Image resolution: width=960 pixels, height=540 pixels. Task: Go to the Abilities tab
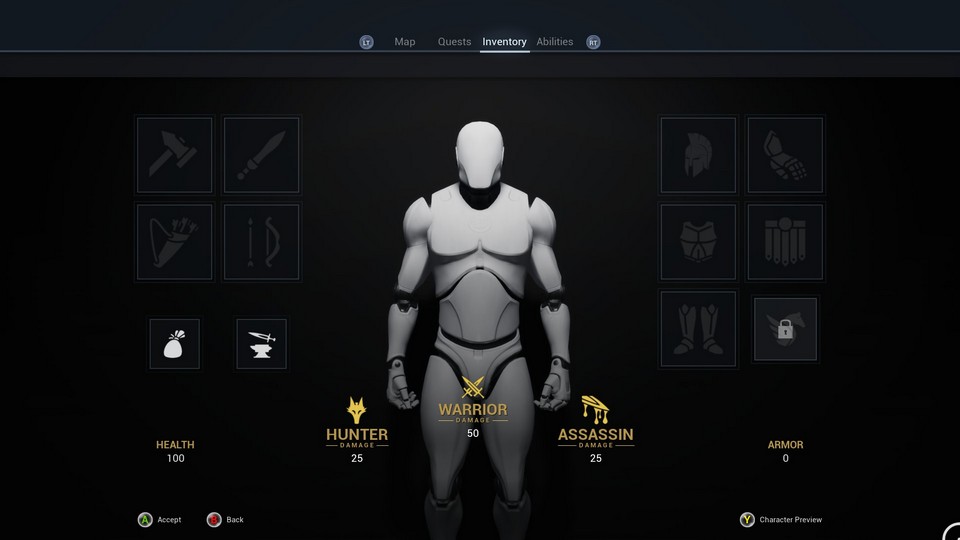pyautogui.click(x=555, y=42)
